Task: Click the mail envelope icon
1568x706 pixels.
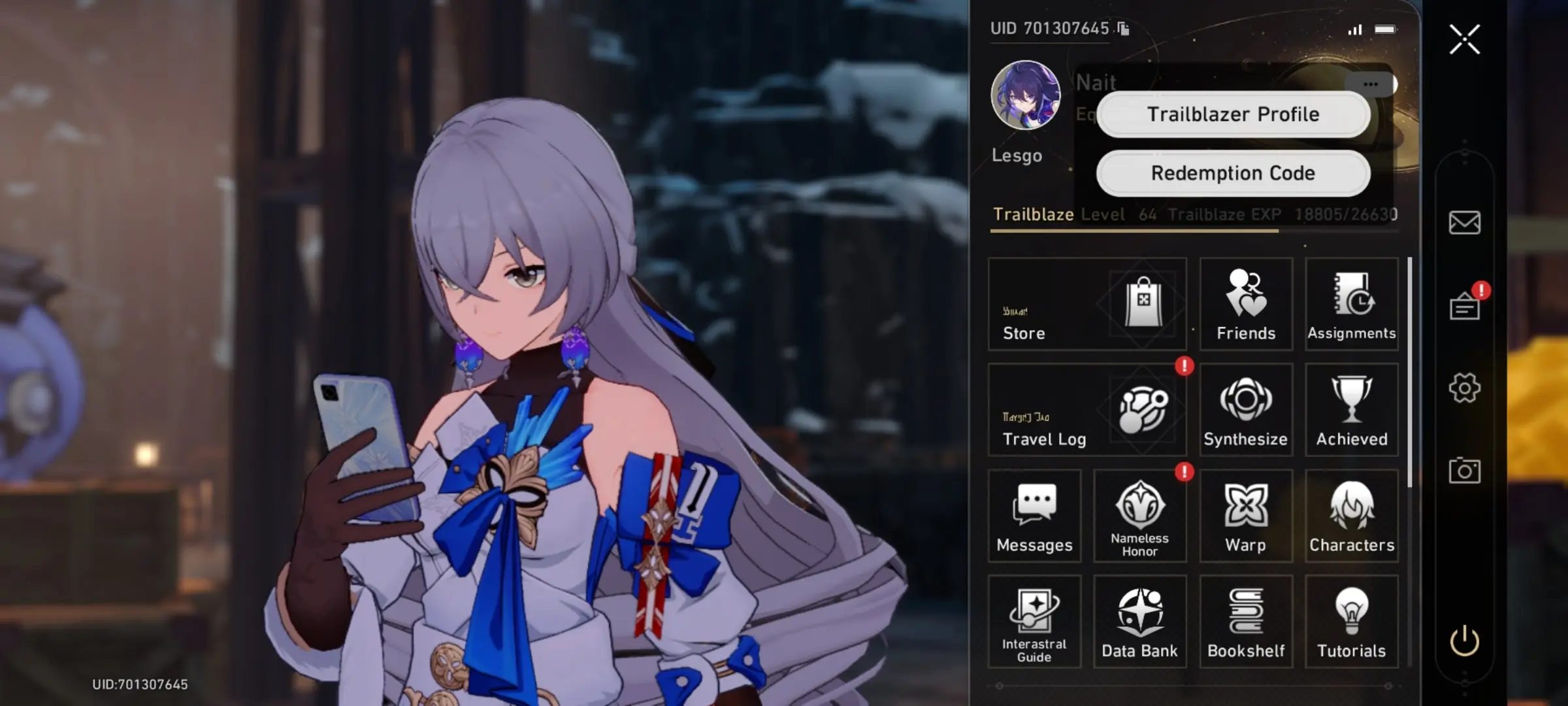Action: tap(1464, 222)
